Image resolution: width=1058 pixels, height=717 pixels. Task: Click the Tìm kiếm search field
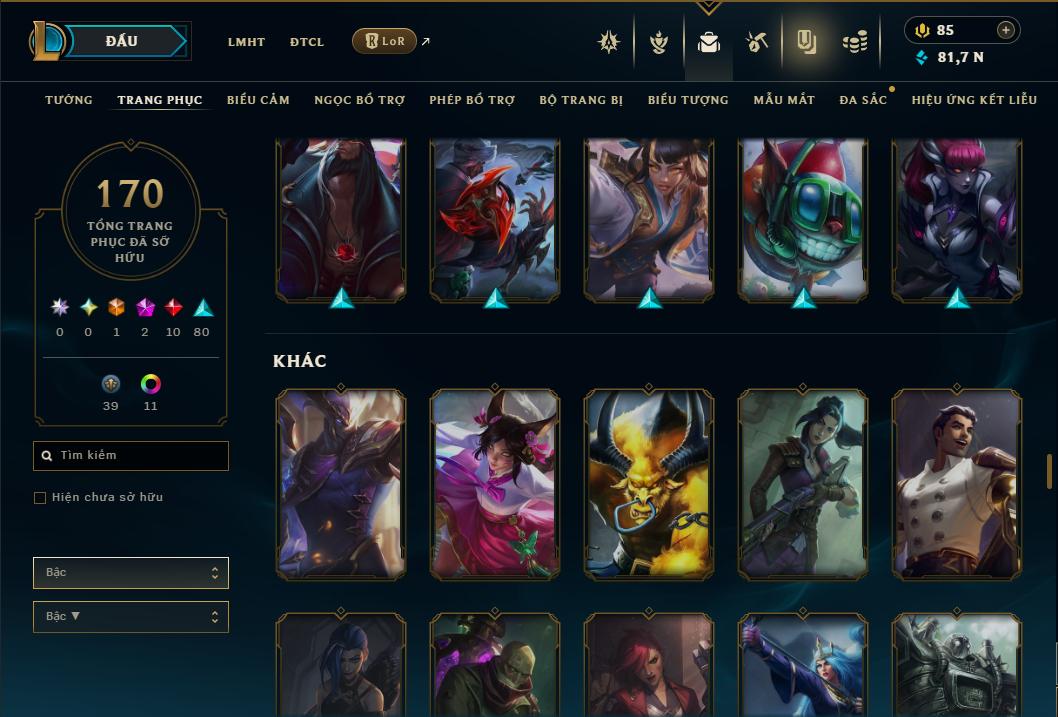(x=131, y=456)
